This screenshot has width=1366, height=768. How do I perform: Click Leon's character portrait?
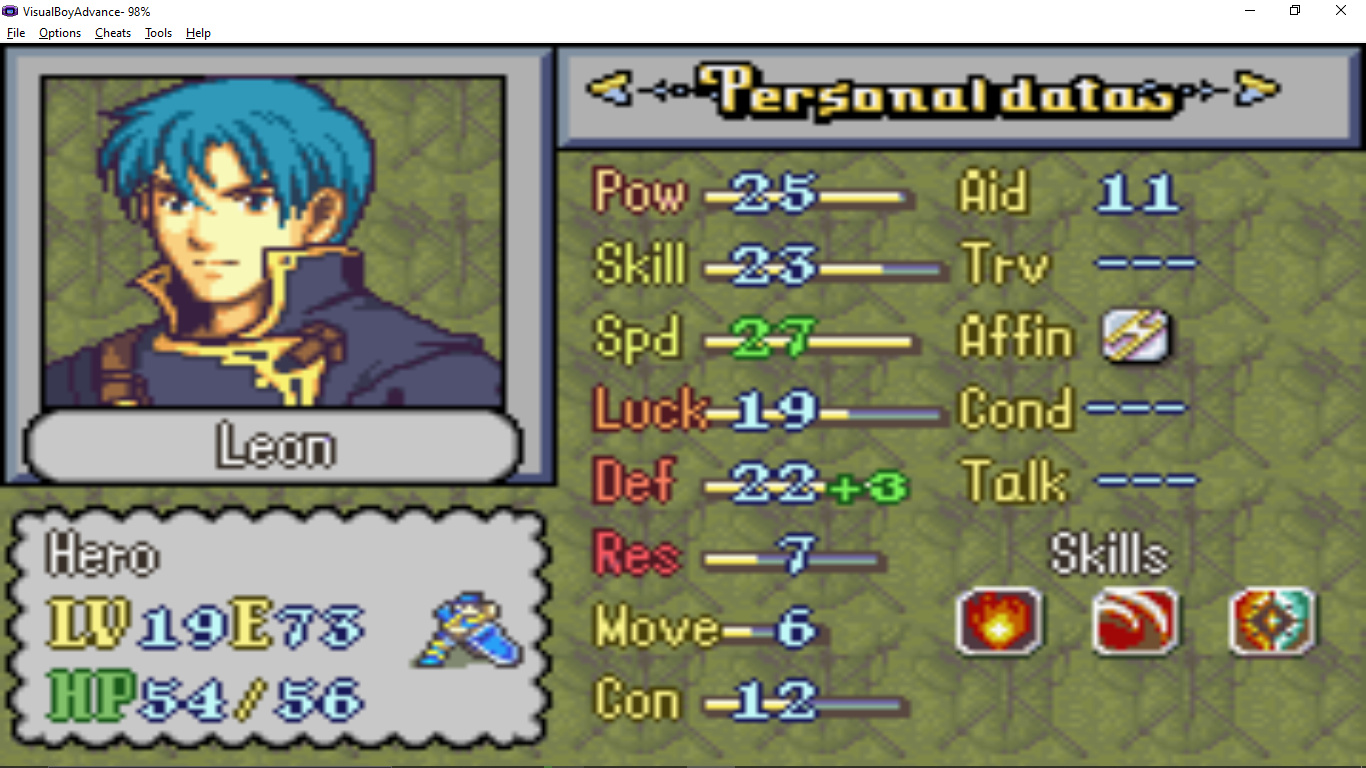(273, 242)
